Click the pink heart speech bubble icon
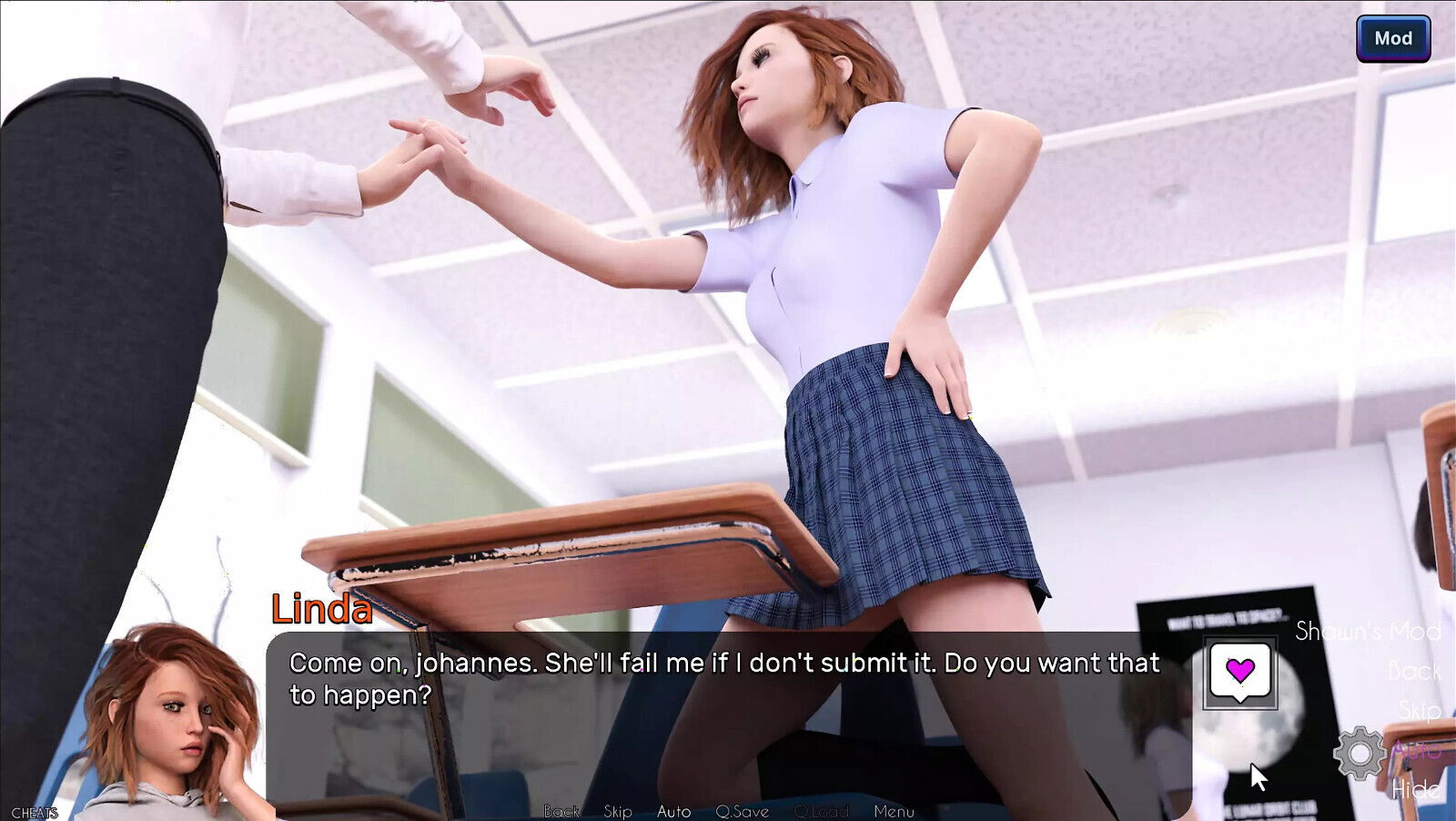 pos(1239,673)
